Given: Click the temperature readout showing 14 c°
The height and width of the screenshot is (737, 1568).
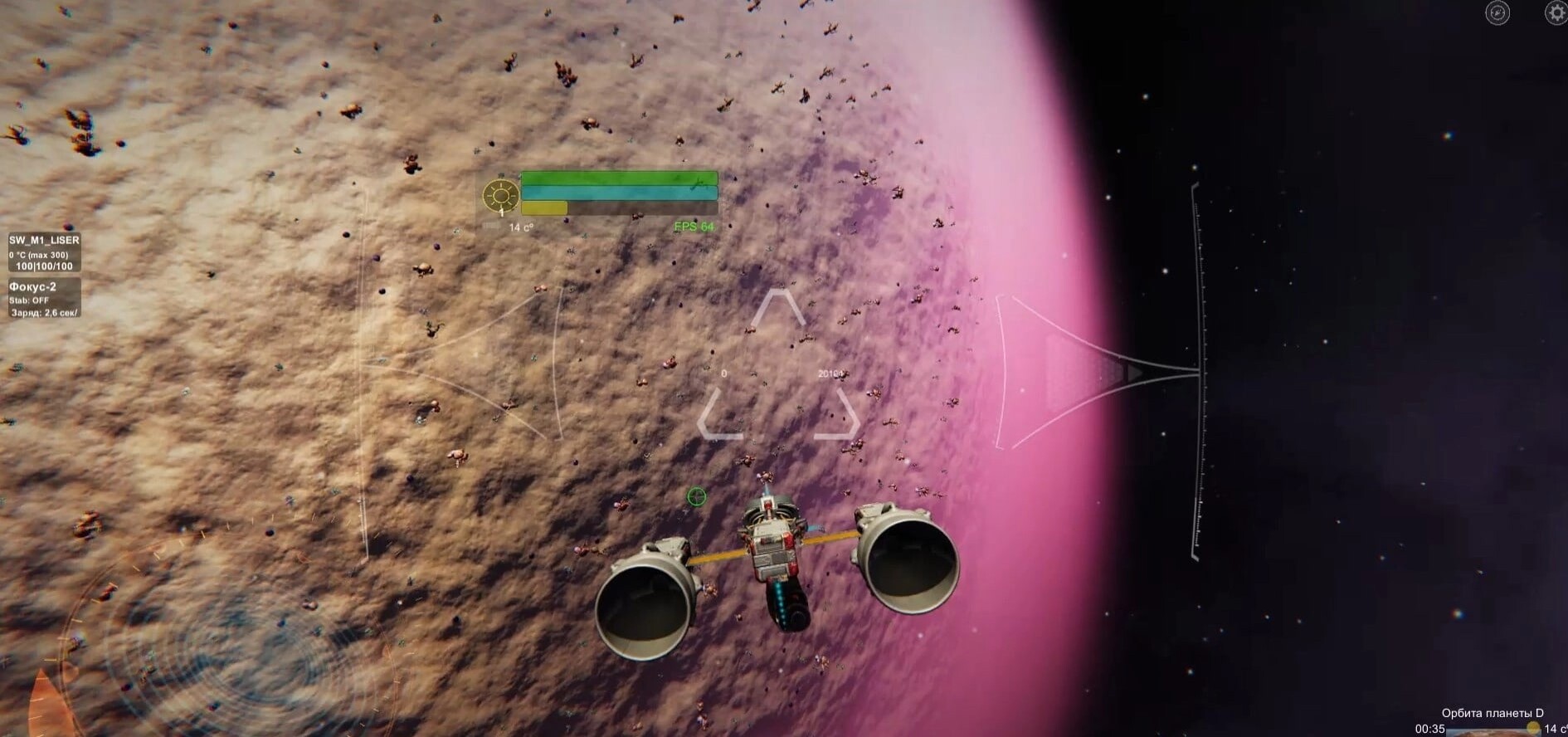Looking at the screenshot, I should [520, 225].
